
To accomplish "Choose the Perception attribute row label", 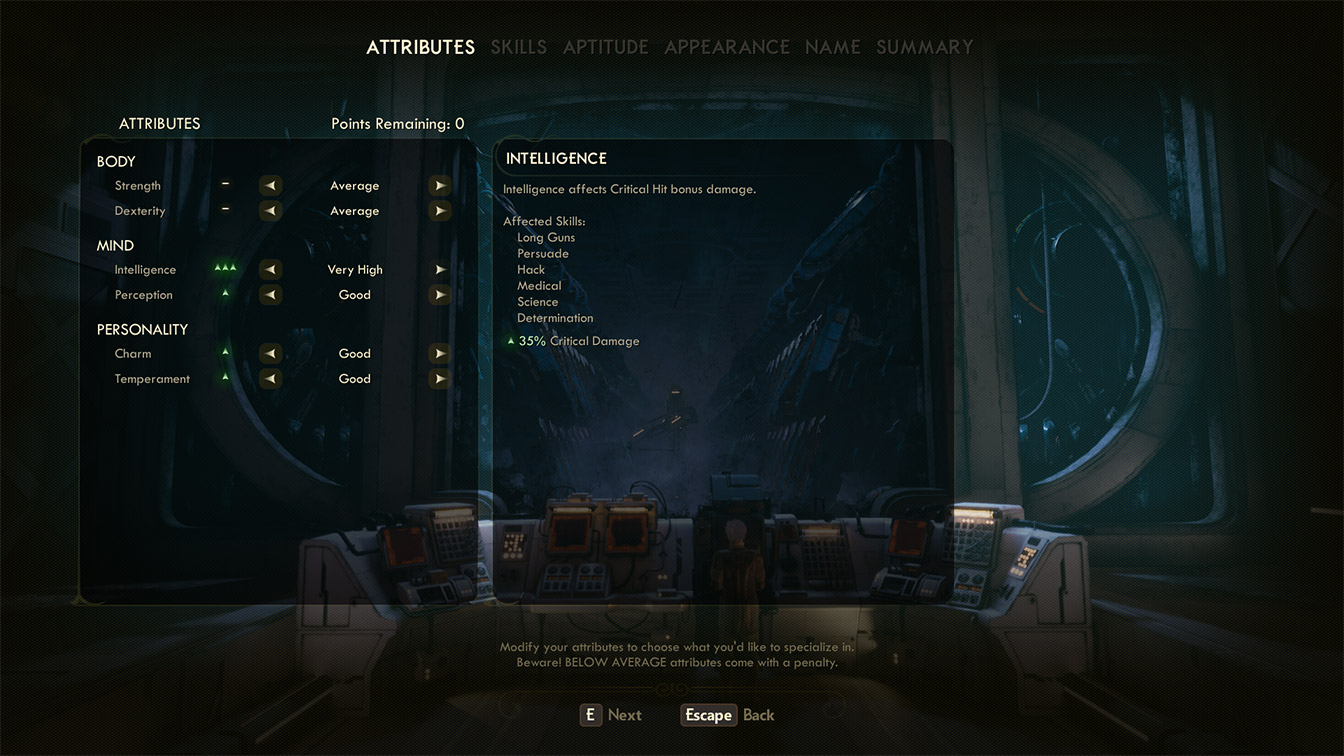I will tap(143, 295).
